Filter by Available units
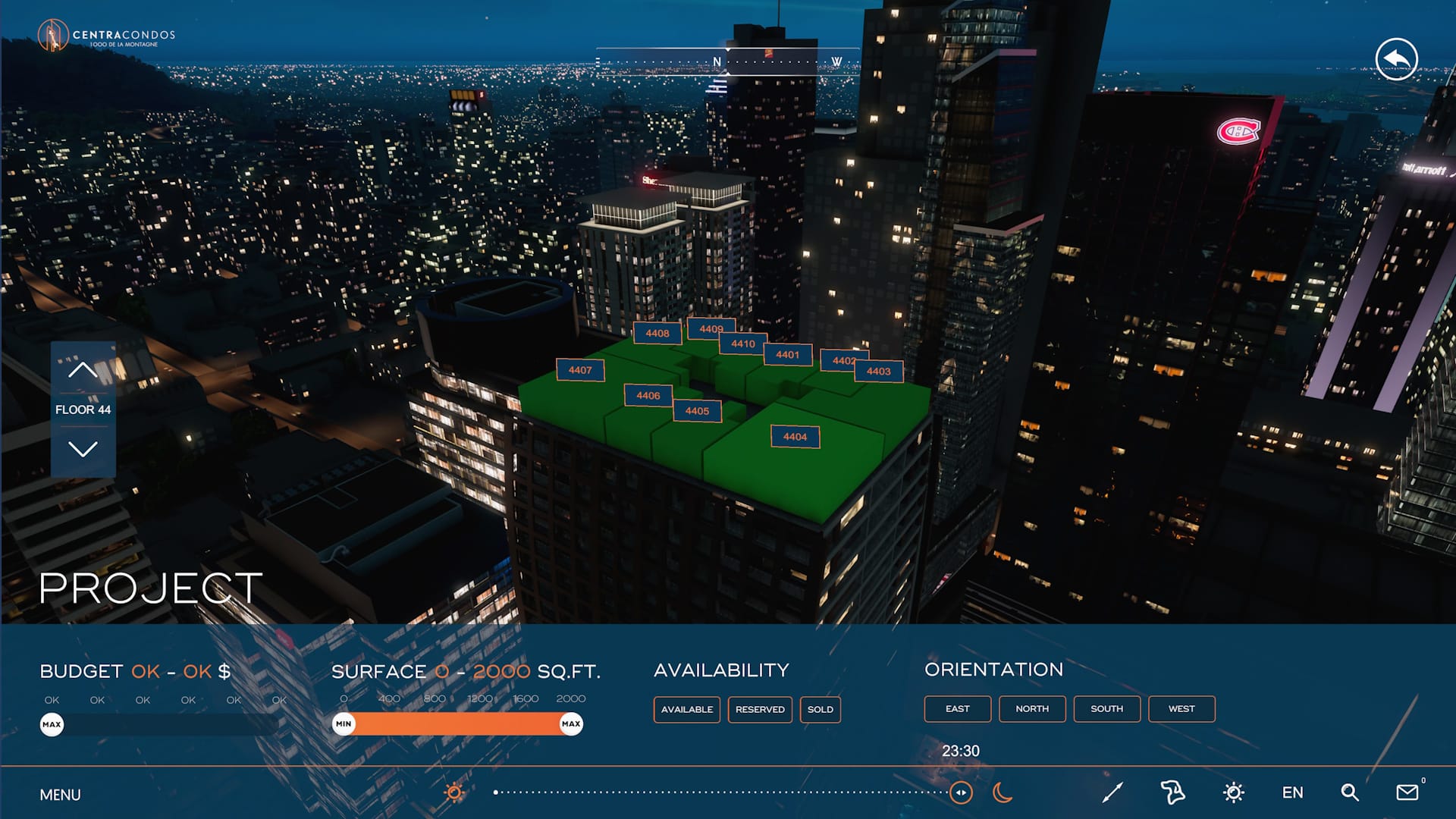 pos(686,710)
